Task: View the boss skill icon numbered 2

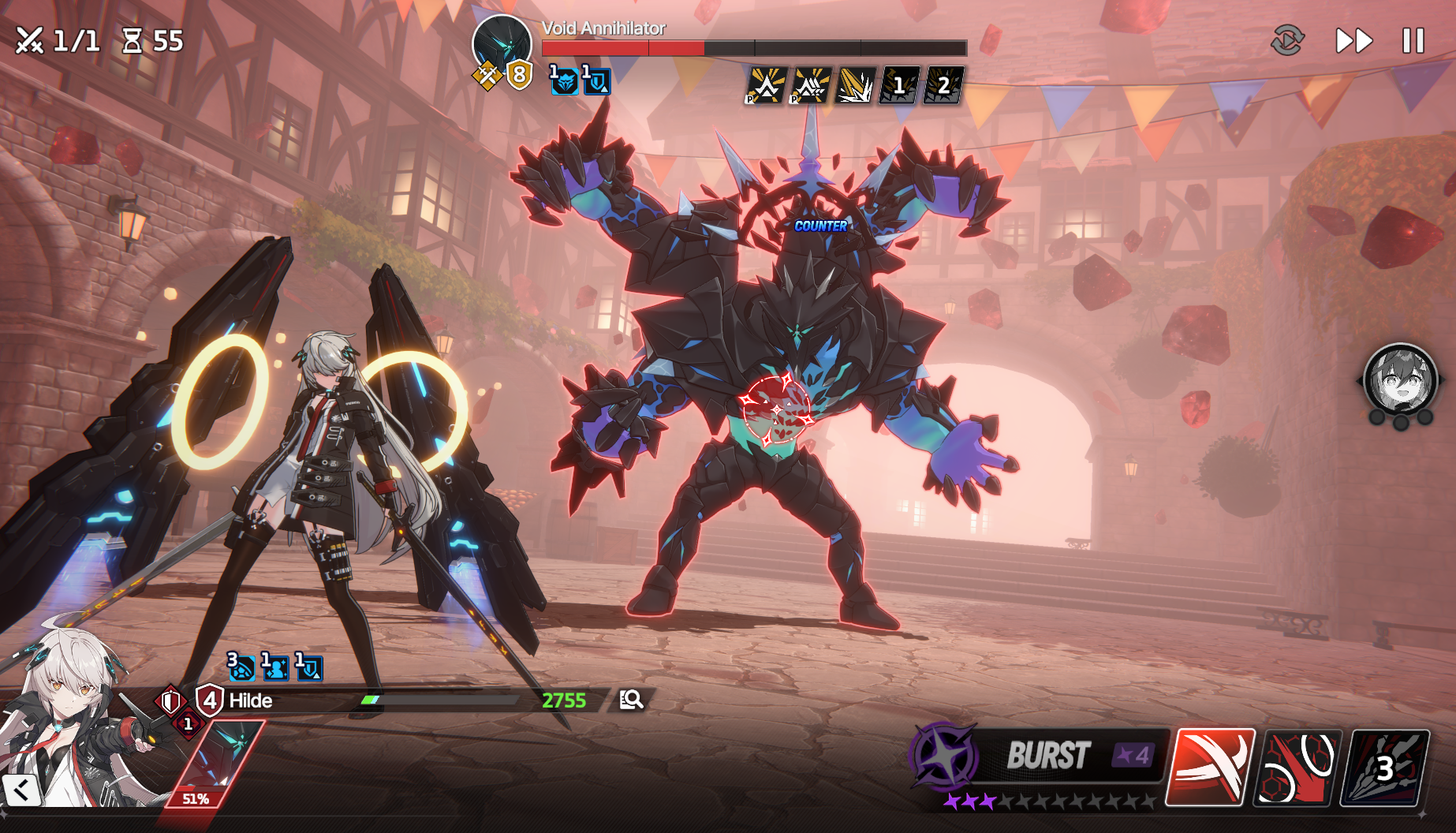Action: (943, 86)
